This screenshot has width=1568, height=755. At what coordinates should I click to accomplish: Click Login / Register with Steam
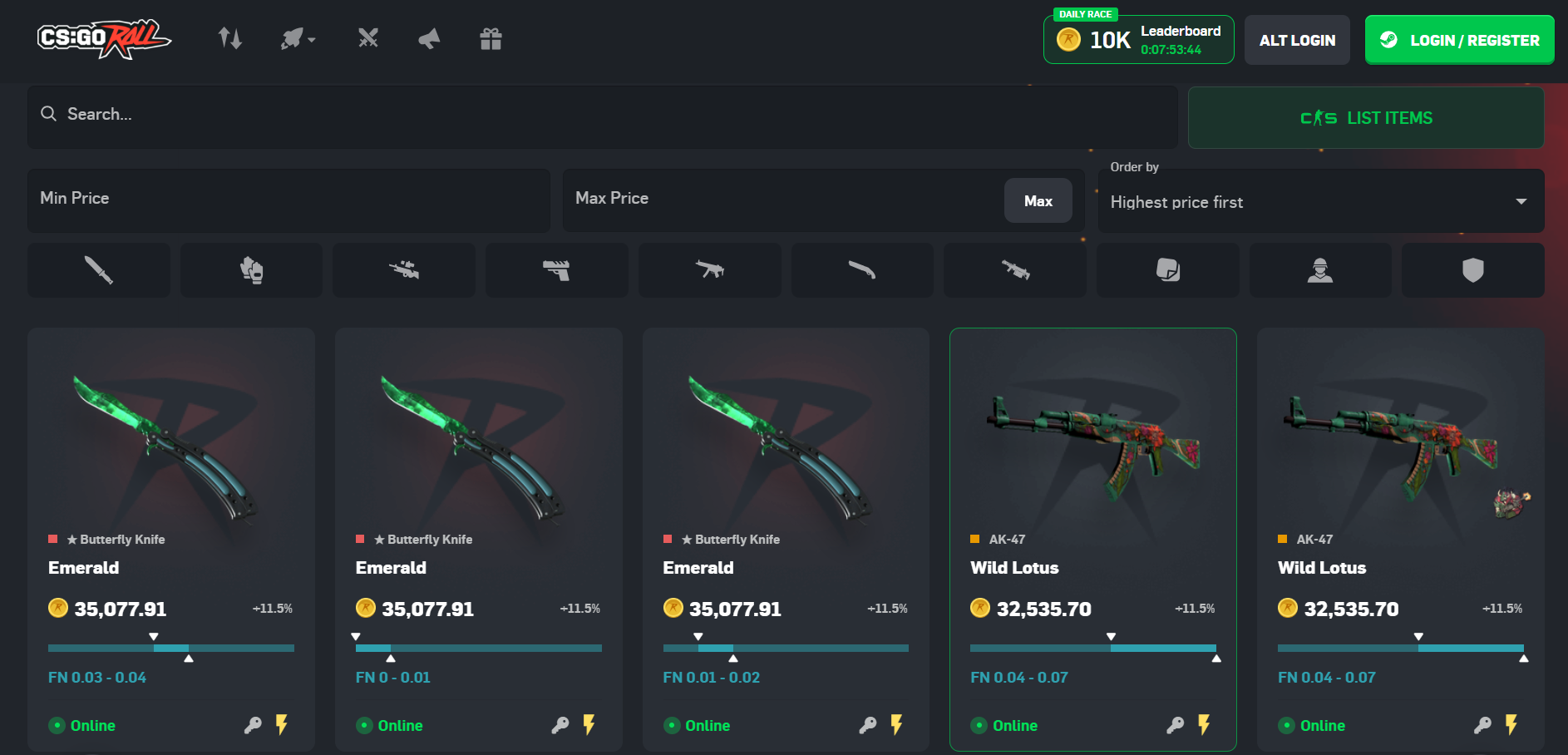coord(1459,40)
